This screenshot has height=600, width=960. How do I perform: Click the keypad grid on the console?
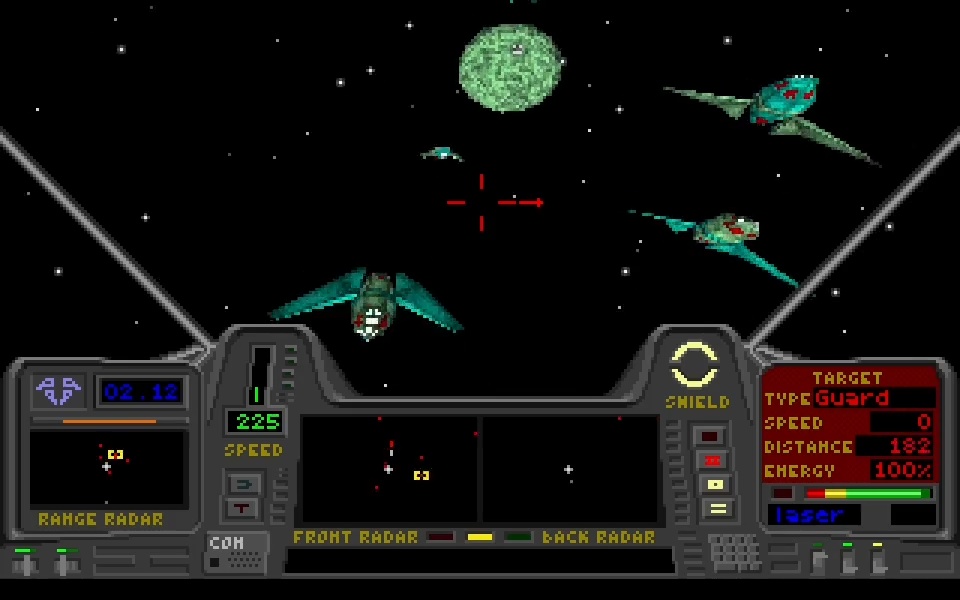pos(734,551)
